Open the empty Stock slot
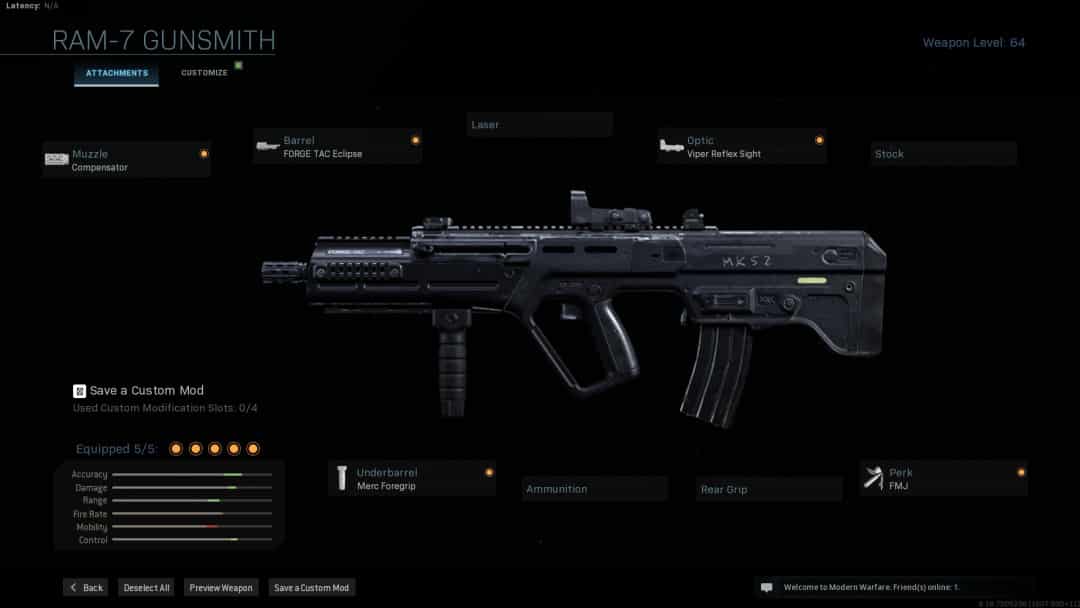This screenshot has width=1080, height=608. coord(943,154)
